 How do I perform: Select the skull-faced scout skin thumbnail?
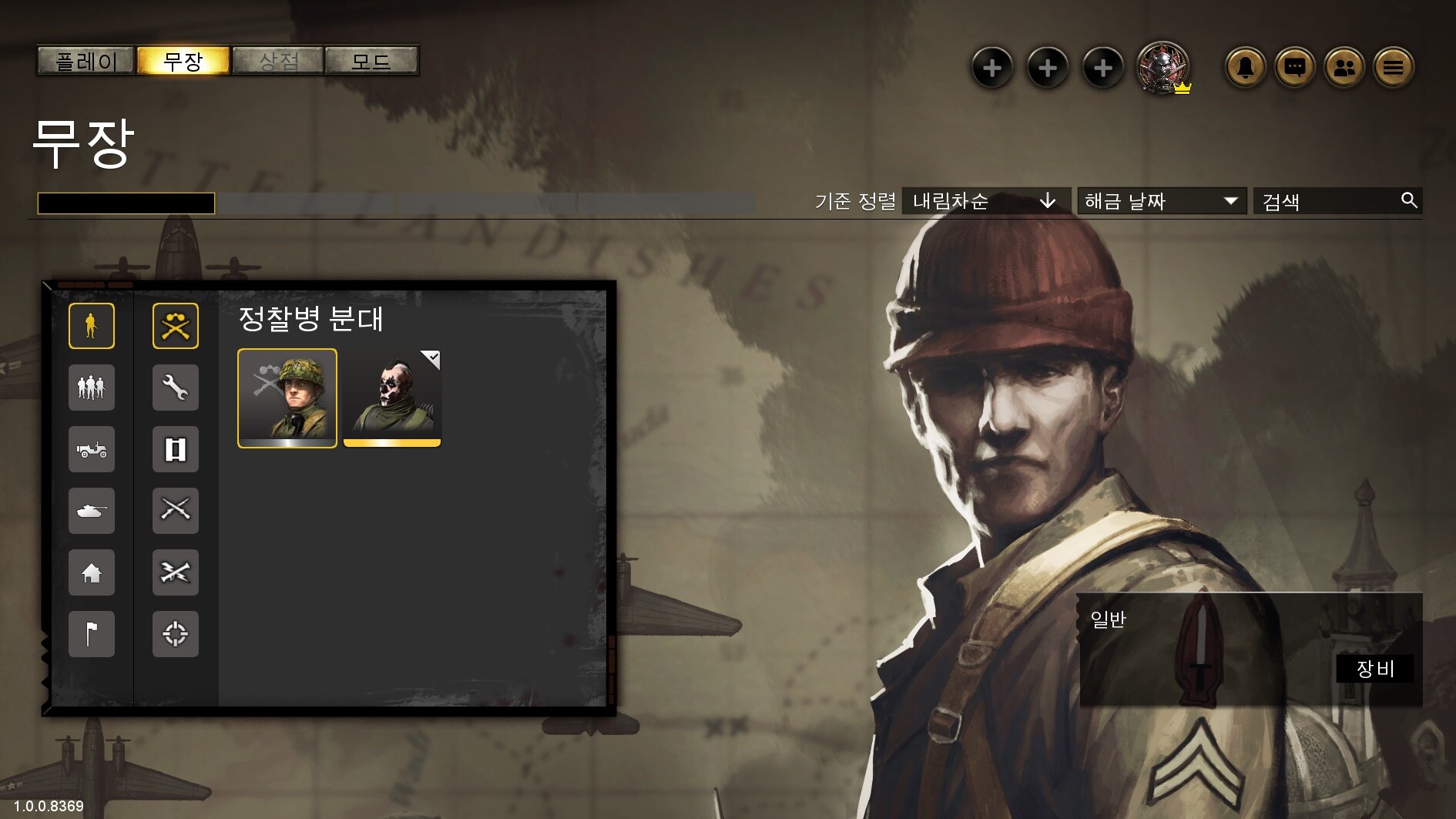click(392, 398)
